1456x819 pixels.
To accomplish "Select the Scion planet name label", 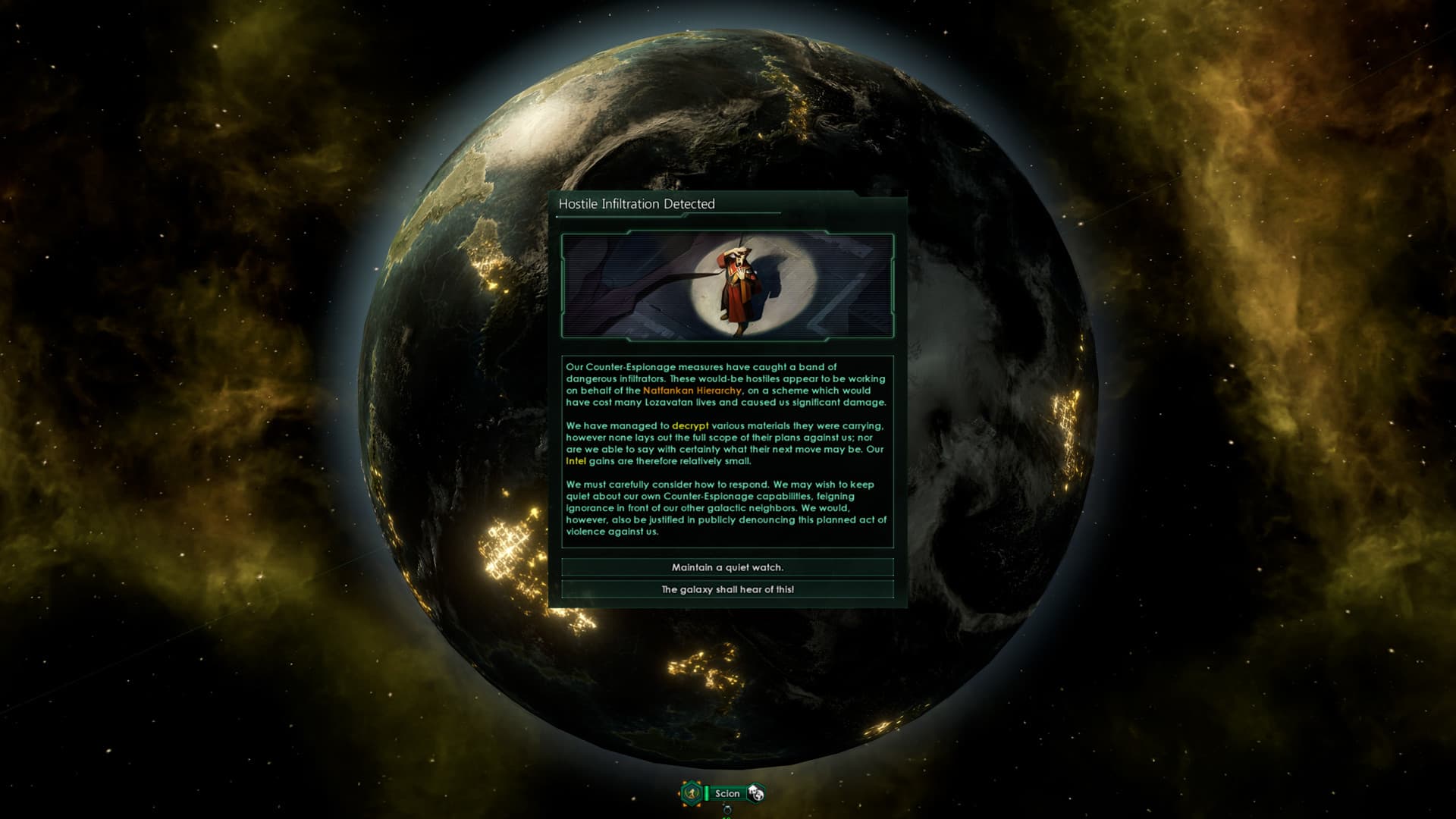I will [727, 793].
